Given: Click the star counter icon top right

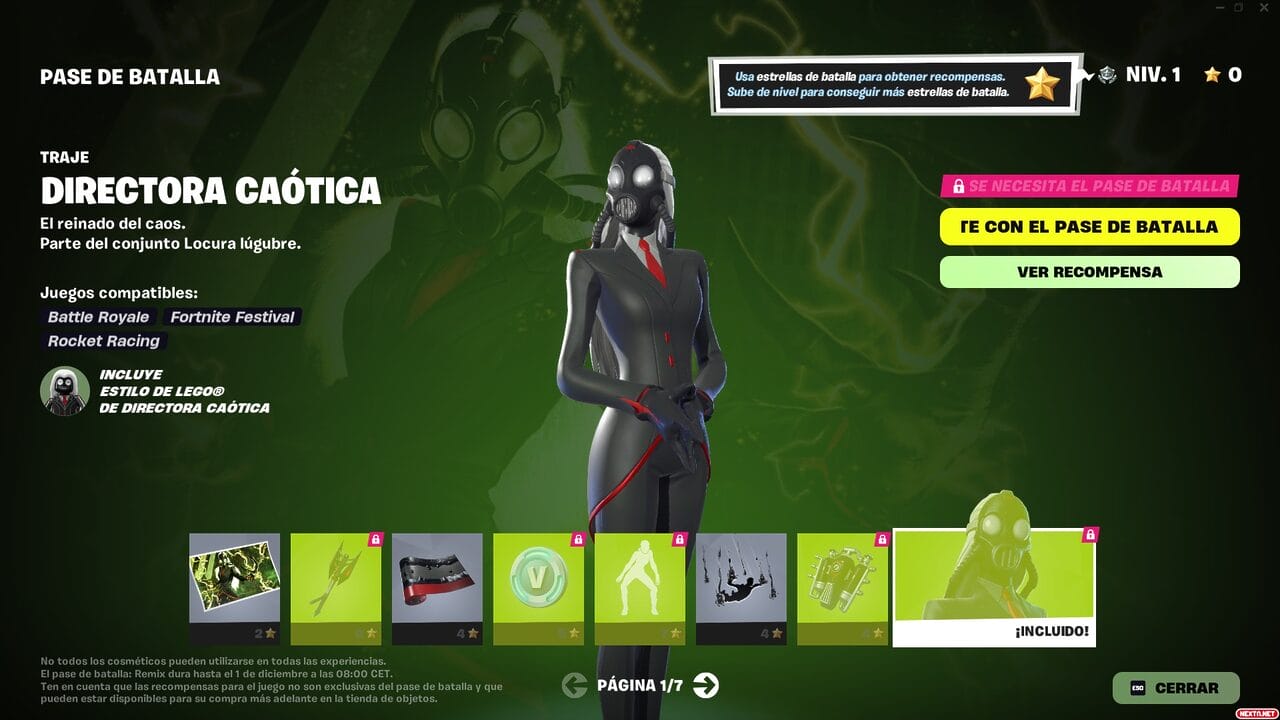Looking at the screenshot, I should point(1211,75).
